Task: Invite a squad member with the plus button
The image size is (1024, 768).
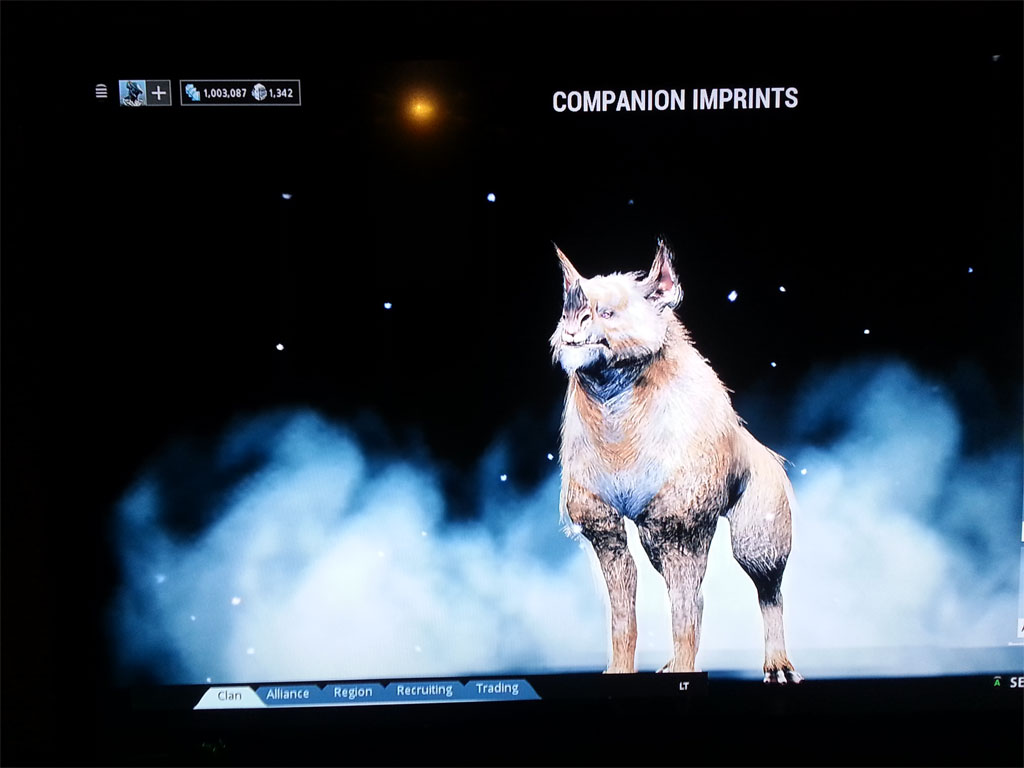Action: point(159,93)
